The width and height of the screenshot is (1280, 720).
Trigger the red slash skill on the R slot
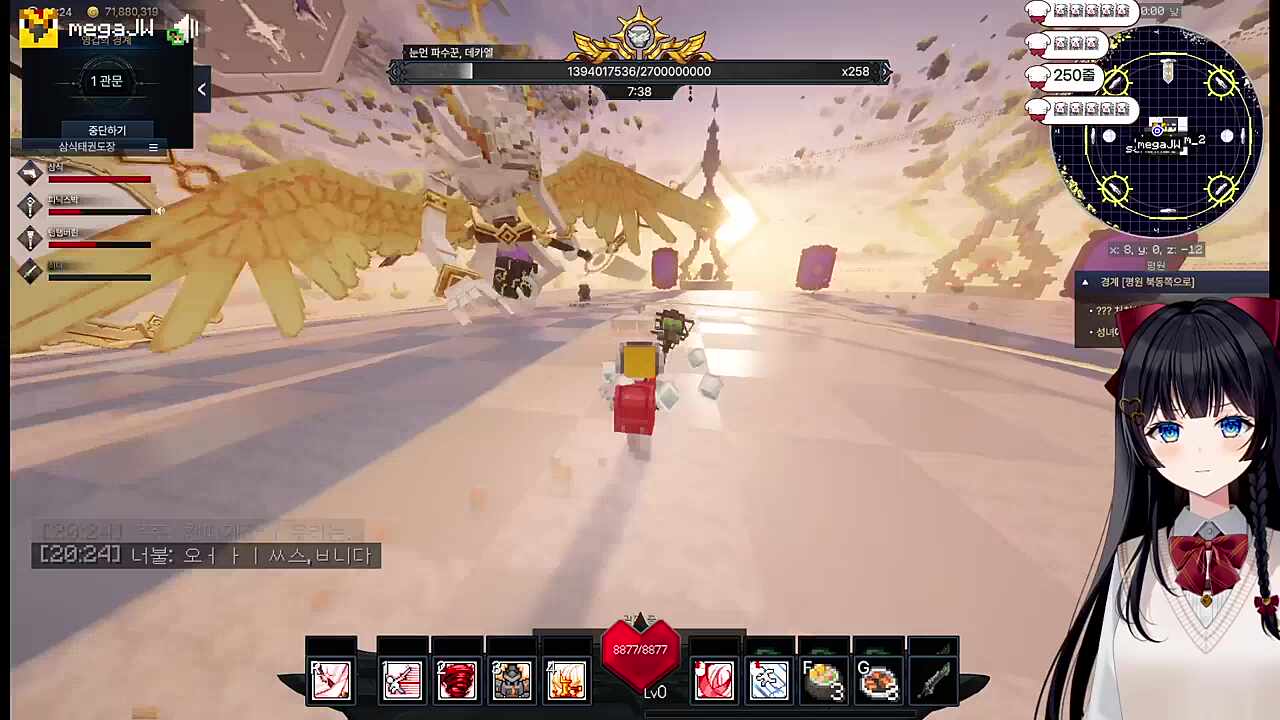330,680
